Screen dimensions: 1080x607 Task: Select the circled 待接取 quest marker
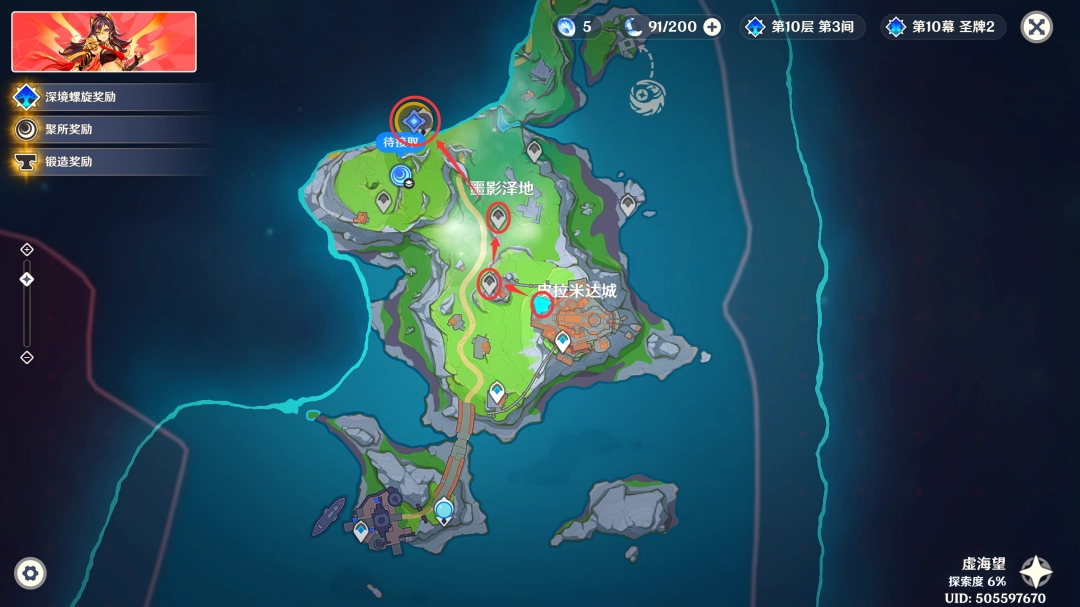click(414, 120)
